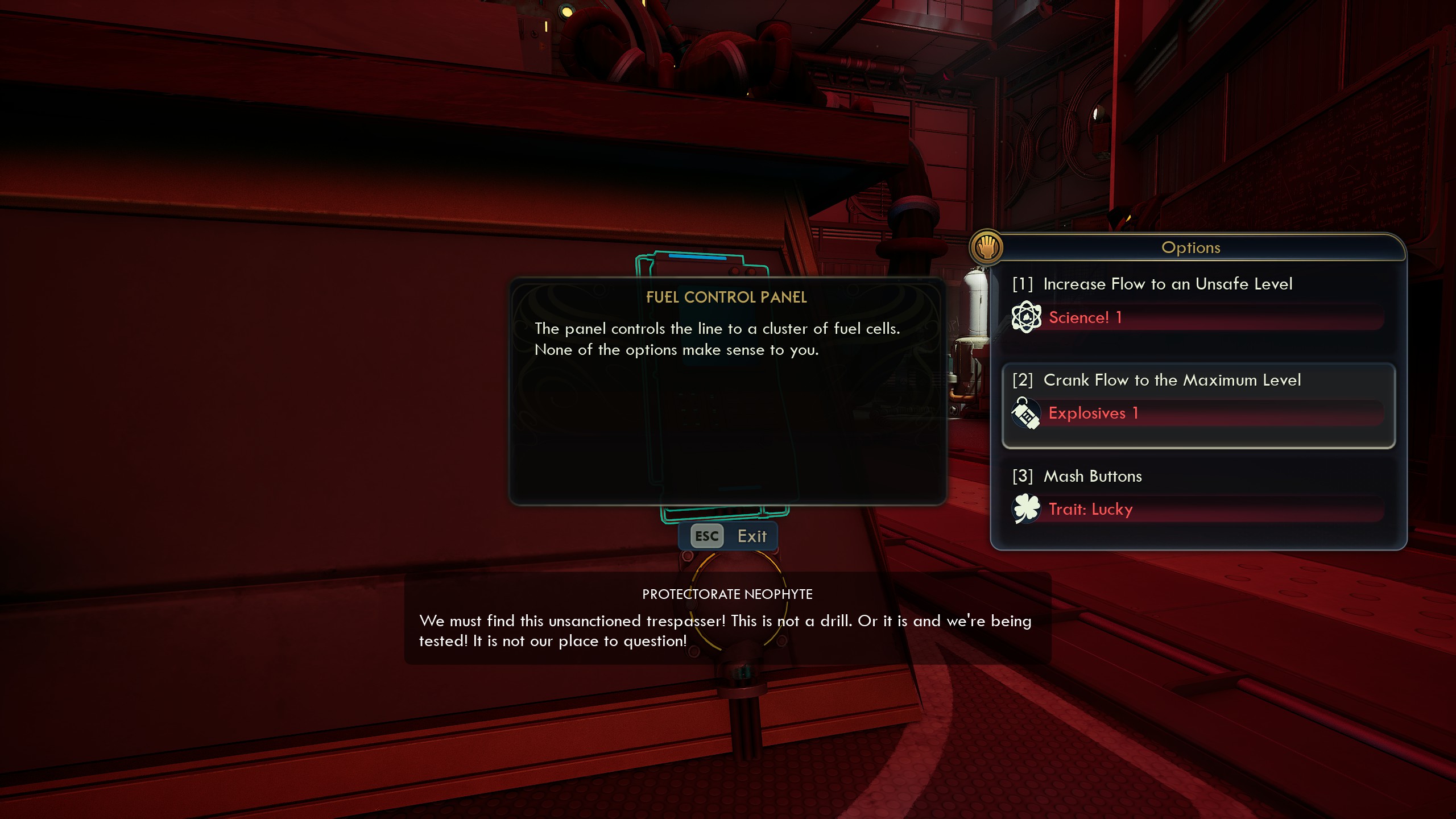
Task: Click the Protectorate Neophyte dialogue subtitle
Action: click(727, 594)
